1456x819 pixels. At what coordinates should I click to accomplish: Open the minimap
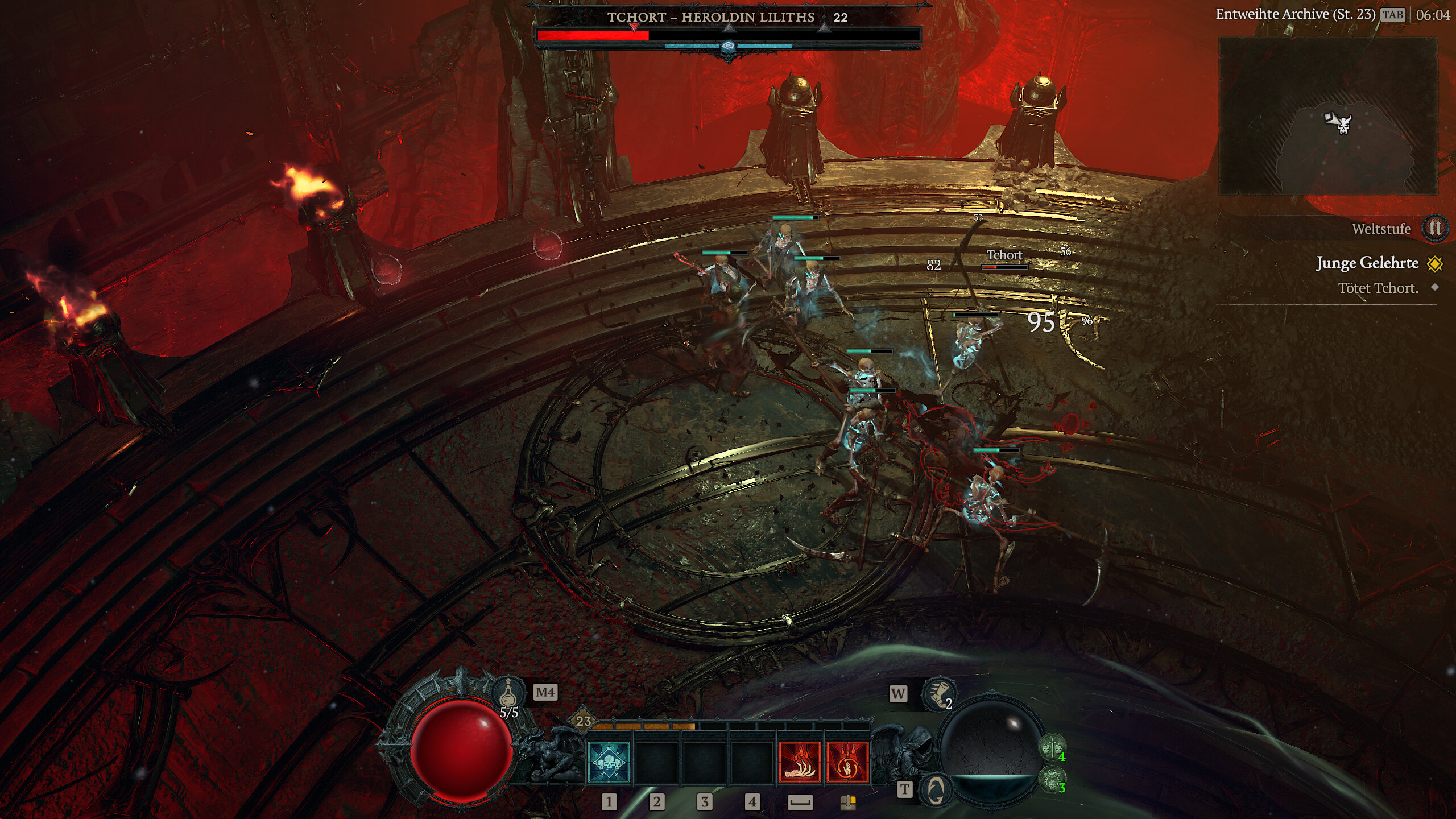click(1328, 117)
